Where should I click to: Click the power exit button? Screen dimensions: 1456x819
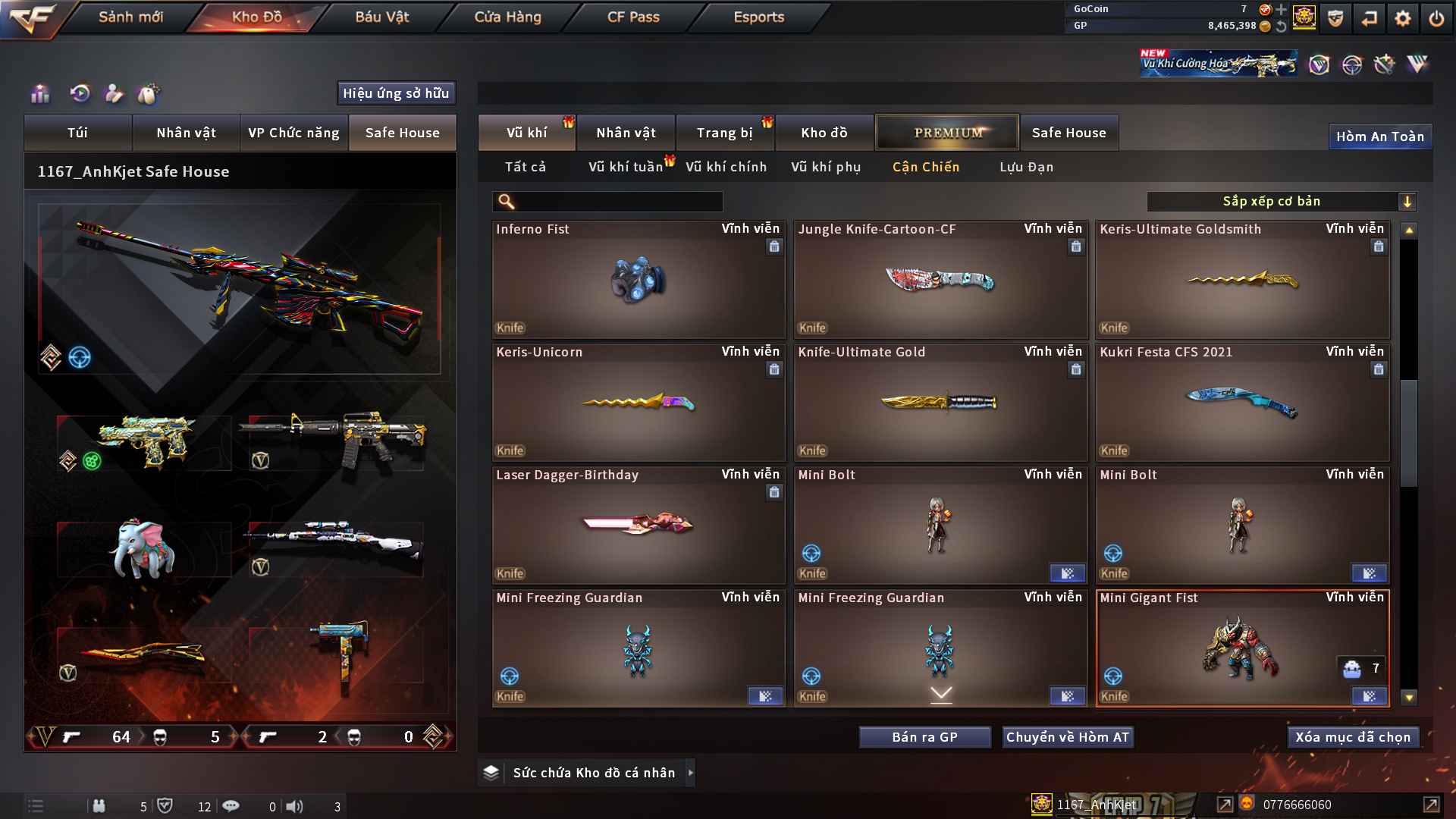coord(1436,18)
